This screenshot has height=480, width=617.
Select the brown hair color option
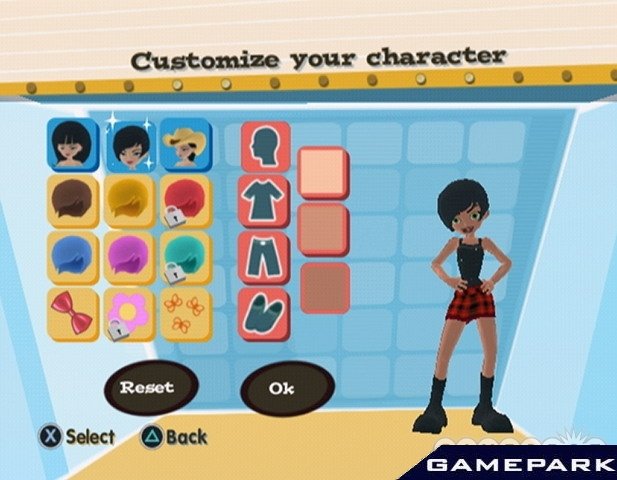[x=73, y=200]
